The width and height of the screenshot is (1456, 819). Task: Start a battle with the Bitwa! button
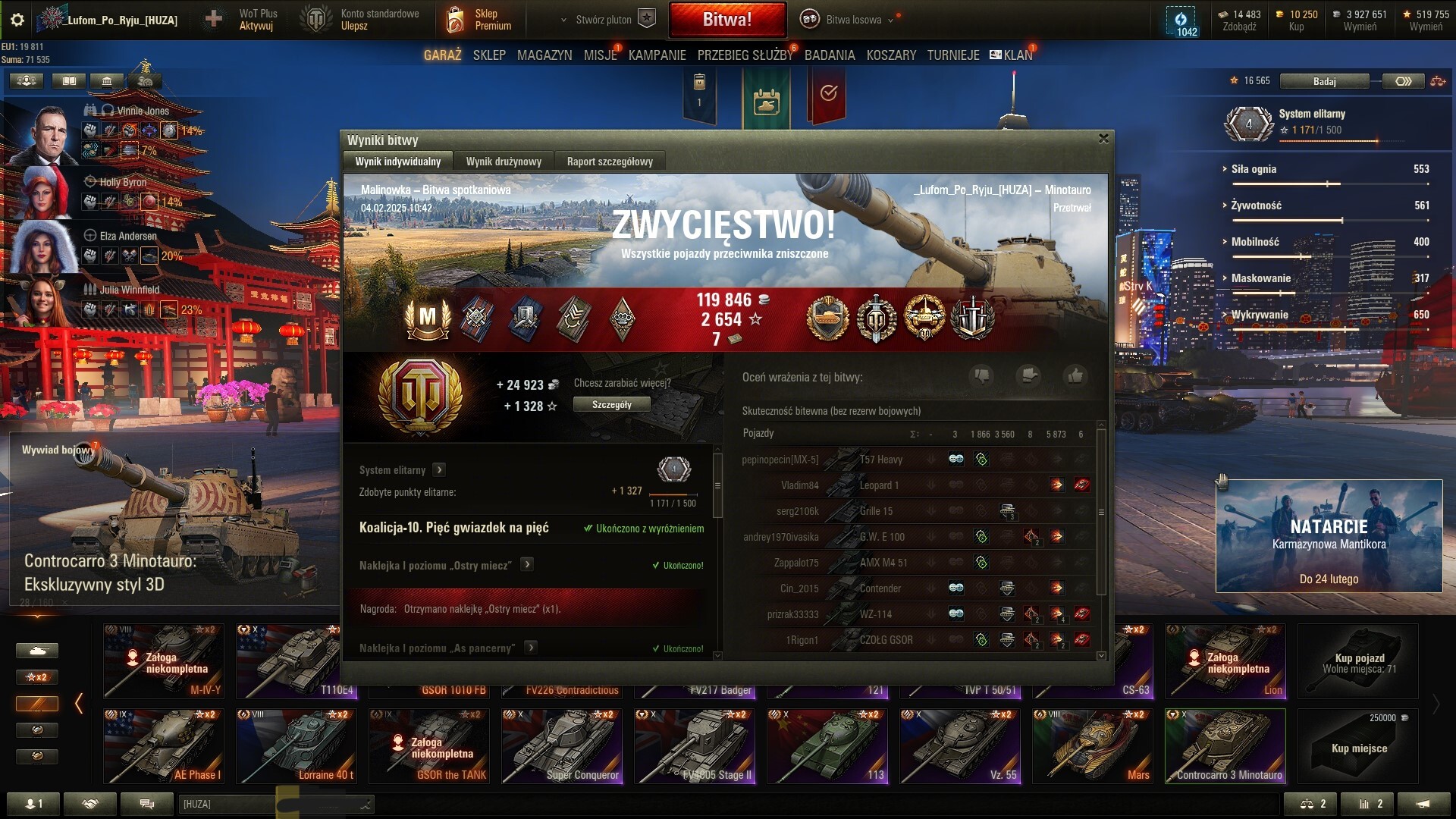(726, 20)
